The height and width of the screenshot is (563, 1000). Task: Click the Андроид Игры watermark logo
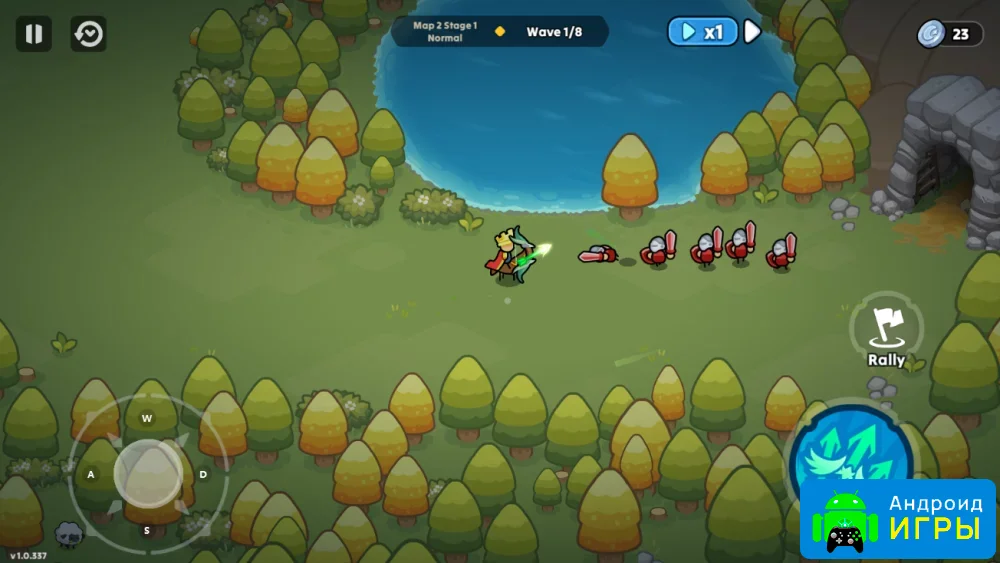[x=897, y=518]
